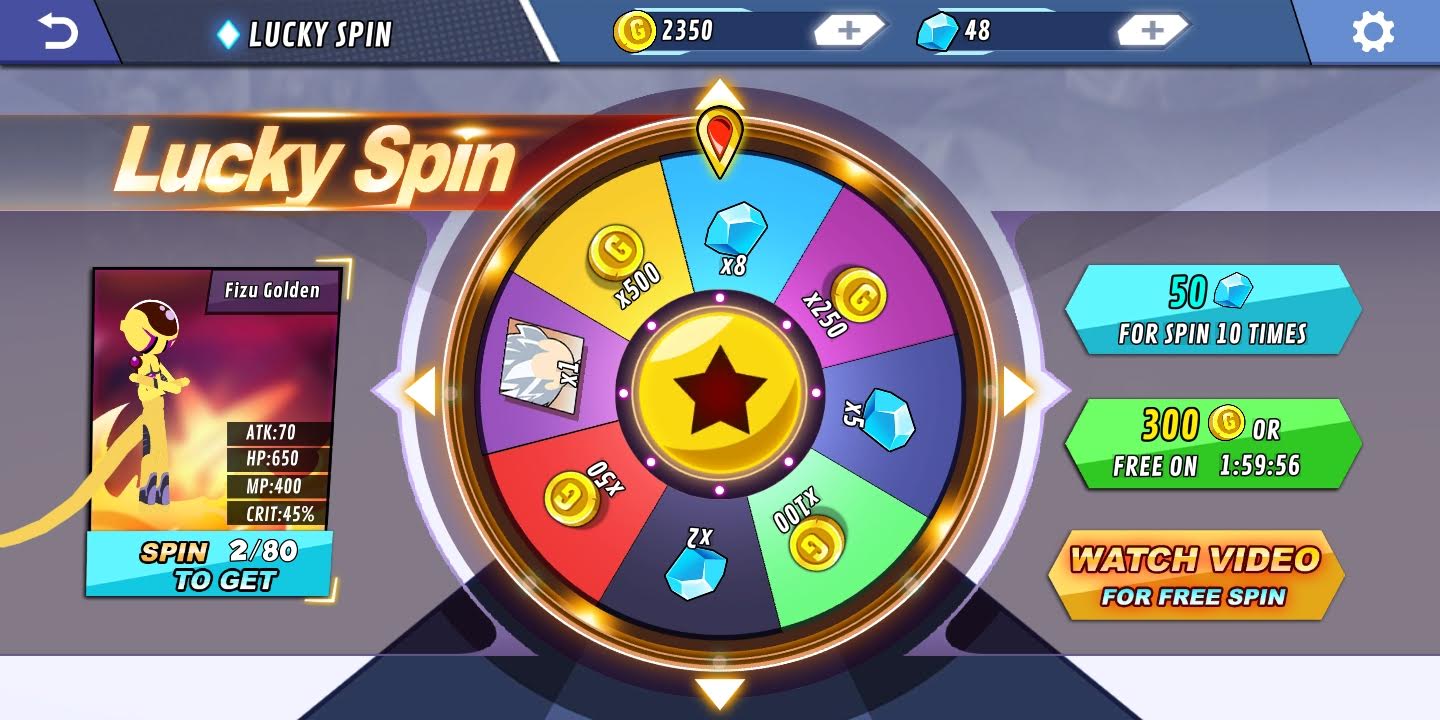The height and width of the screenshot is (720, 1440).
Task: Tap the red pointer marker atop the wheel
Action: point(719,140)
